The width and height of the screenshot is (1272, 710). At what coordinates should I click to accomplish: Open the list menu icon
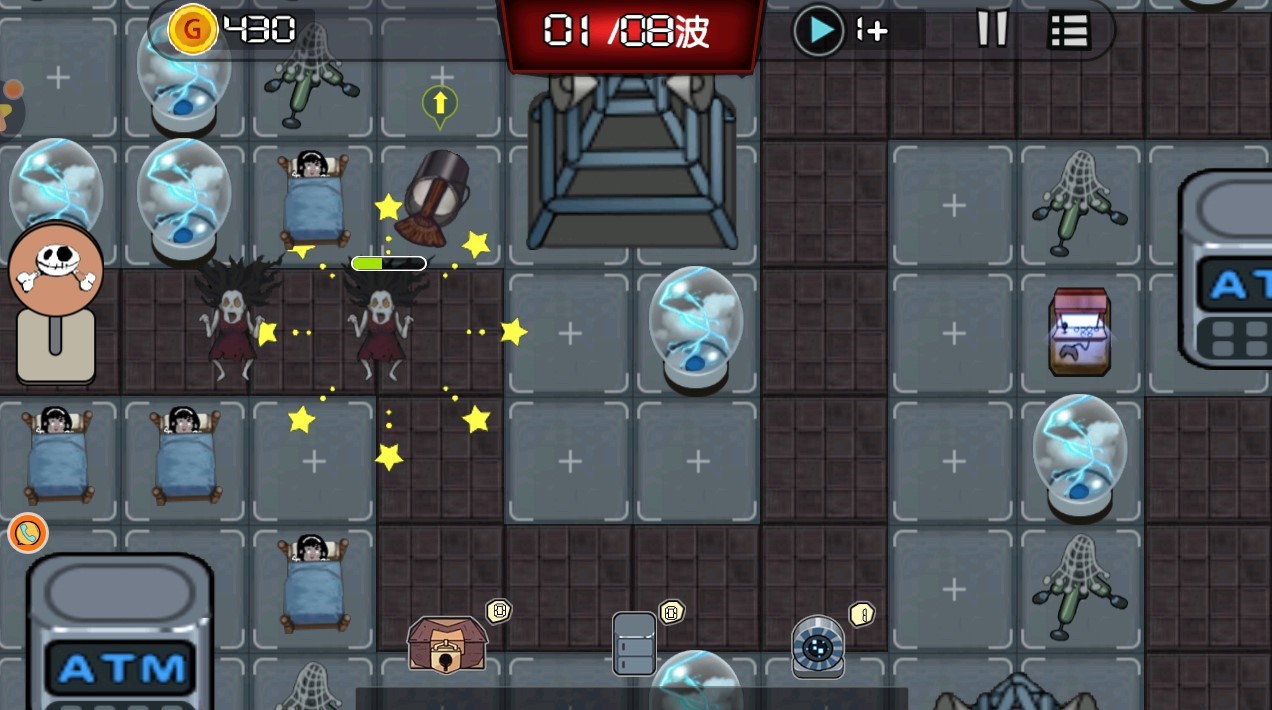click(x=1068, y=31)
